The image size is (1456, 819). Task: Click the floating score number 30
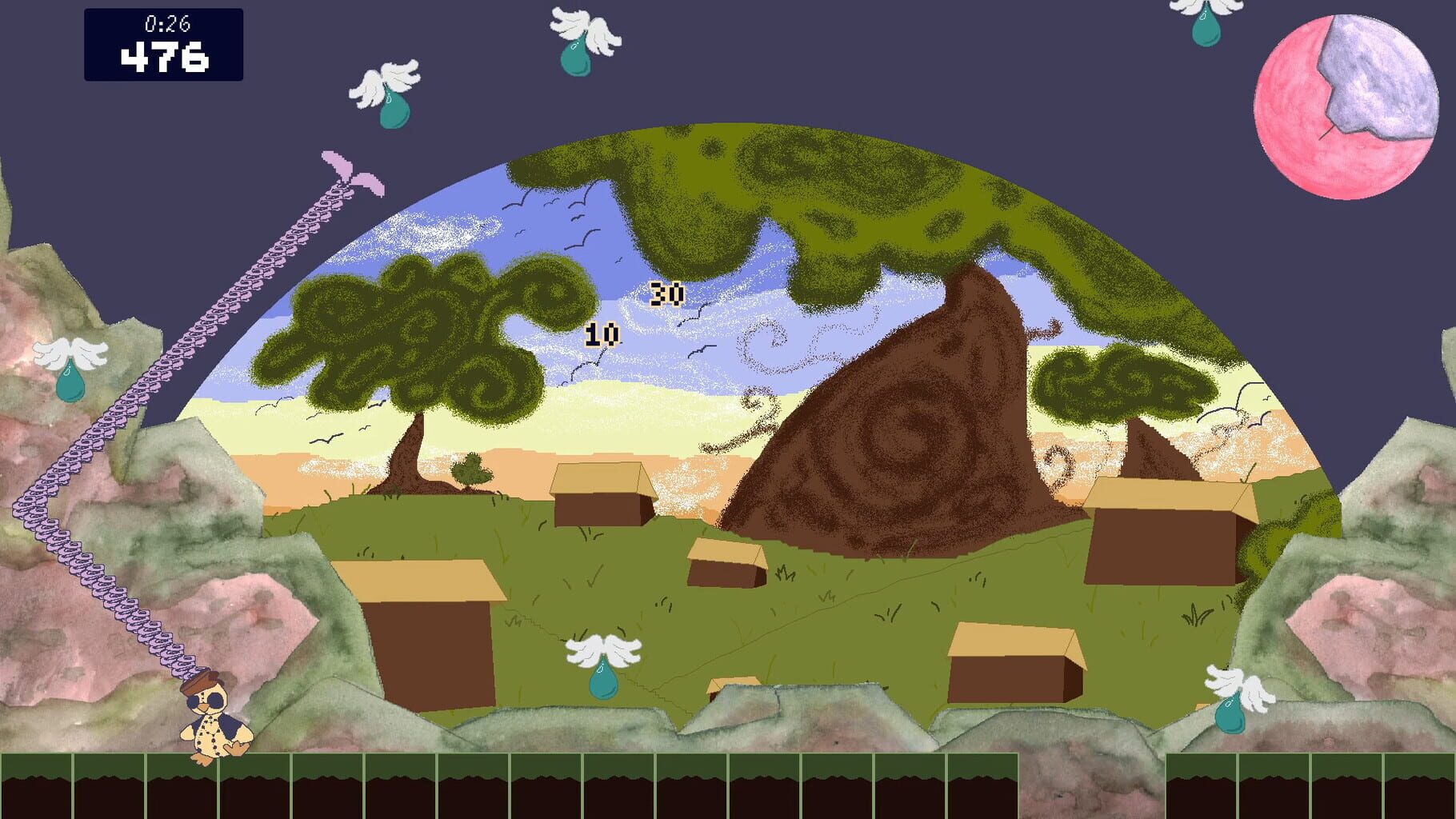coord(664,294)
